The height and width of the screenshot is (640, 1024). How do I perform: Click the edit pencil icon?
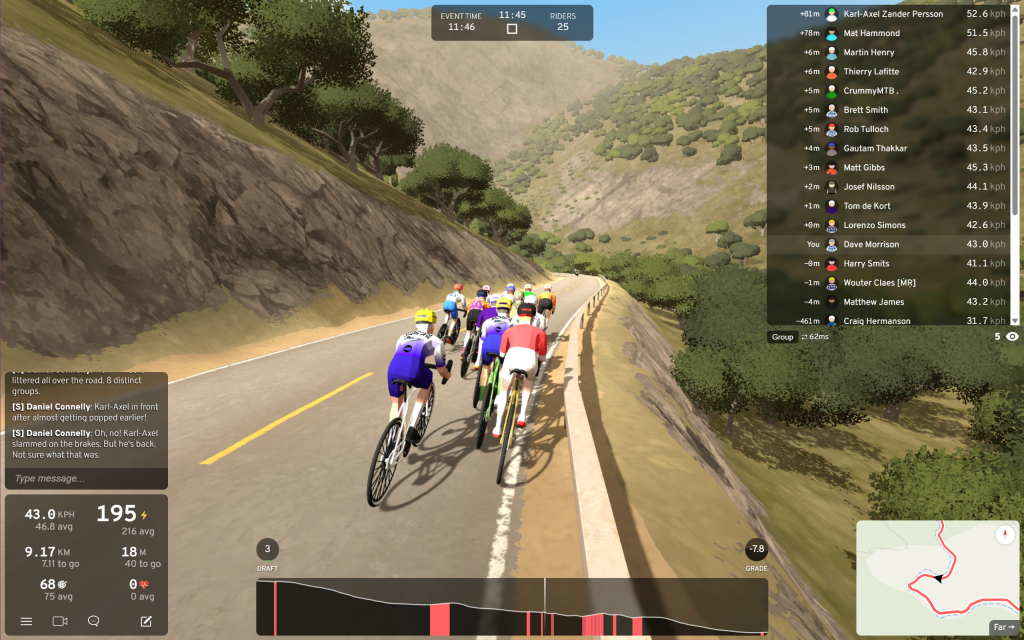point(146,621)
